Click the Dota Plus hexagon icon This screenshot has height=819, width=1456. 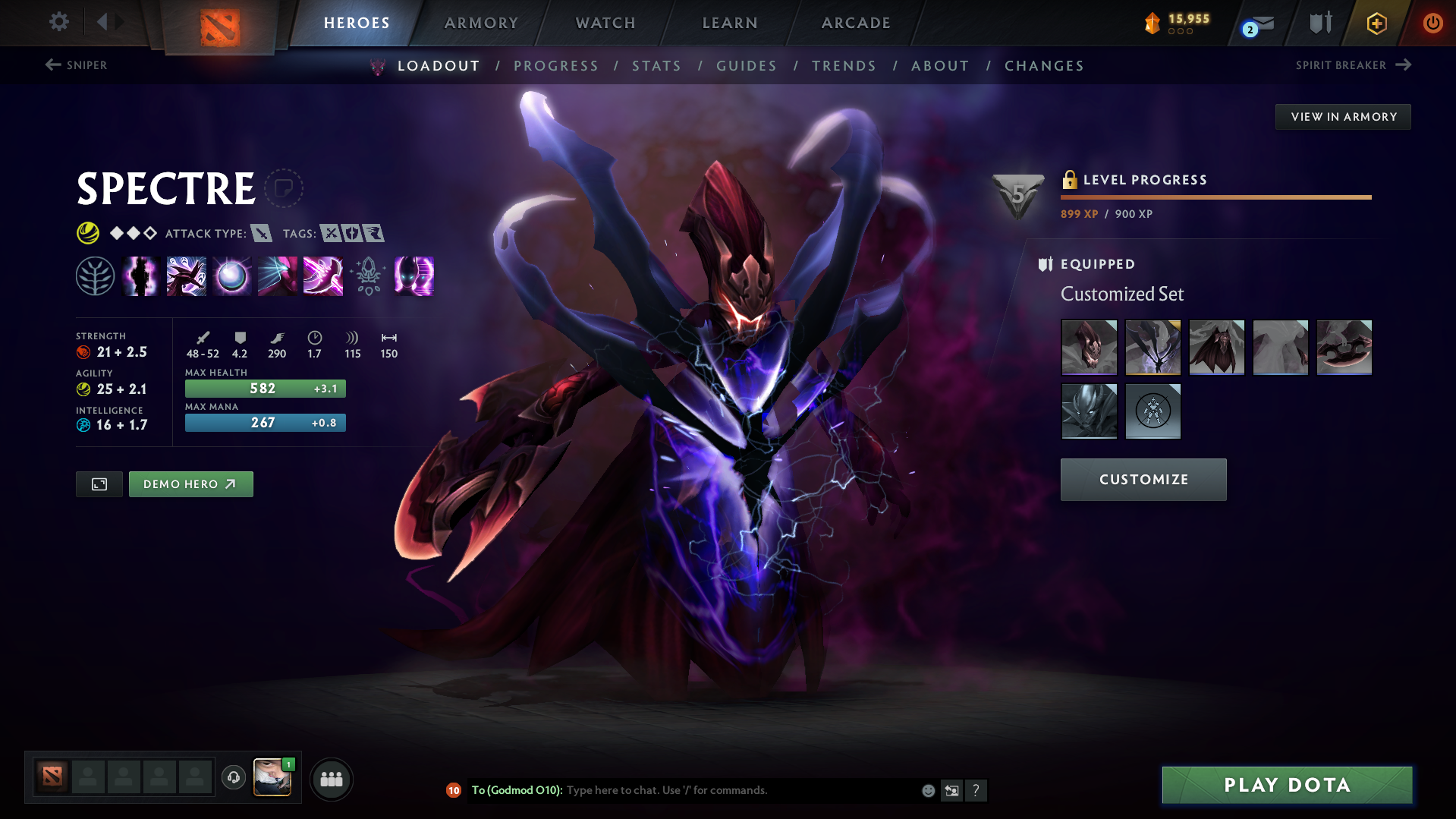coord(1376,23)
